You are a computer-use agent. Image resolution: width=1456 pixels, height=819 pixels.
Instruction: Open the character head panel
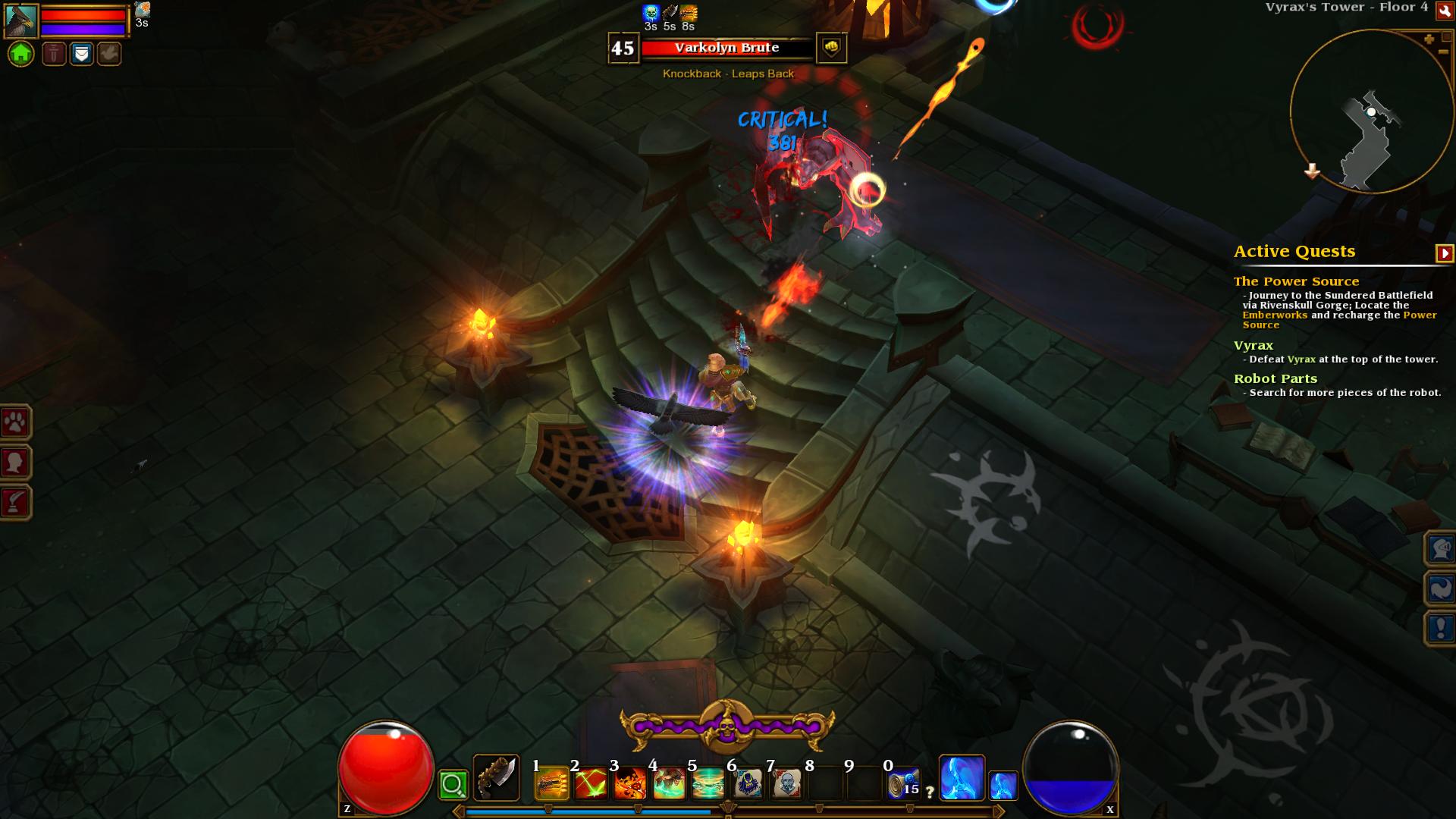[x=15, y=463]
